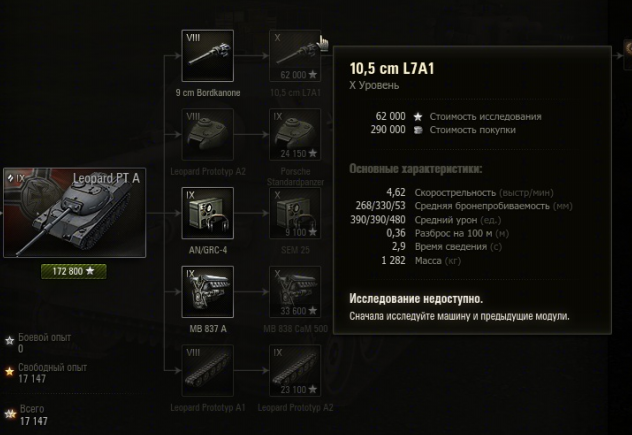The height and width of the screenshot is (435, 632).
Task: Choose the SEM 25 radio module
Action: (x=295, y=213)
